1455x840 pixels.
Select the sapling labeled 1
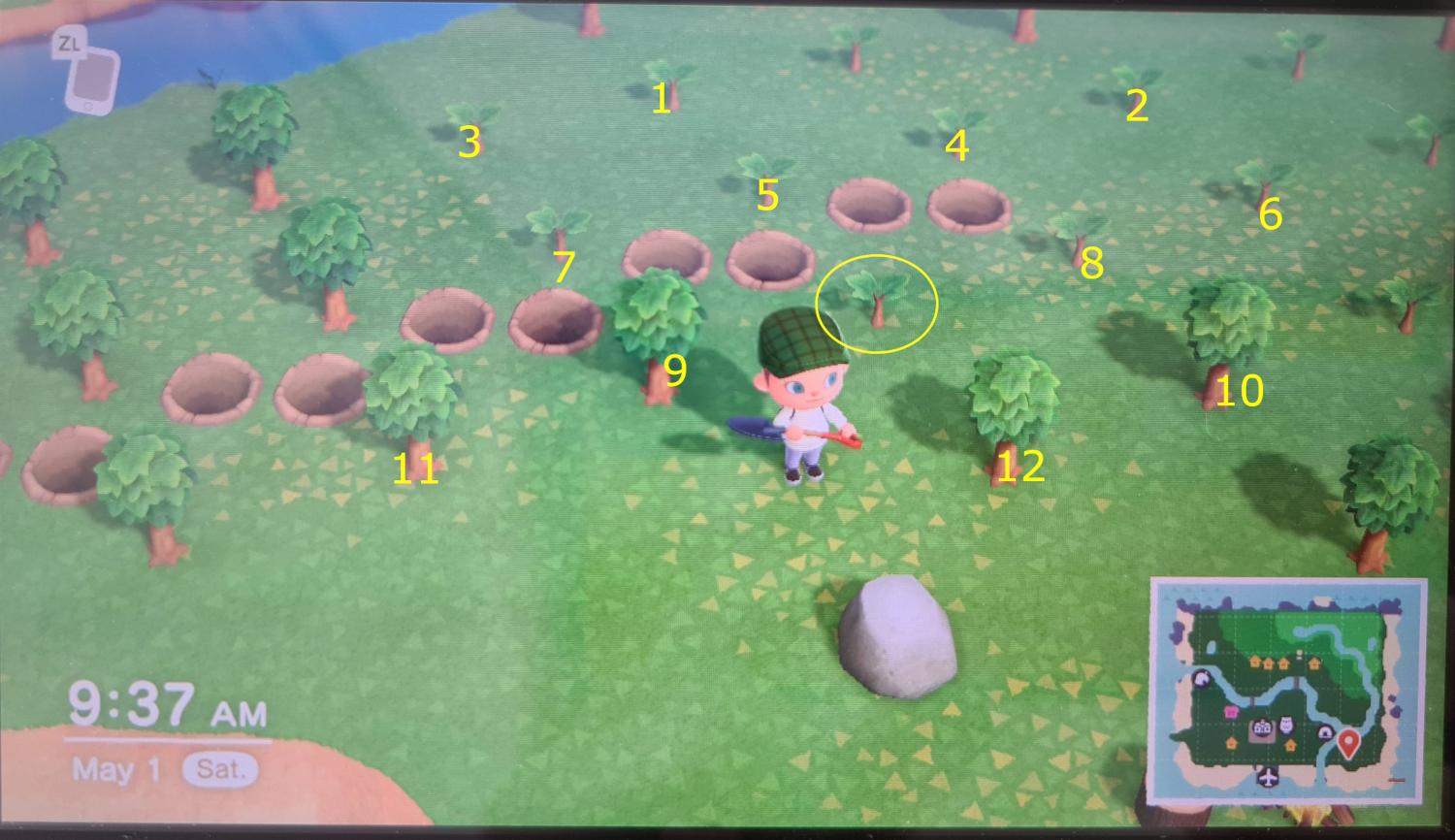tap(671, 73)
